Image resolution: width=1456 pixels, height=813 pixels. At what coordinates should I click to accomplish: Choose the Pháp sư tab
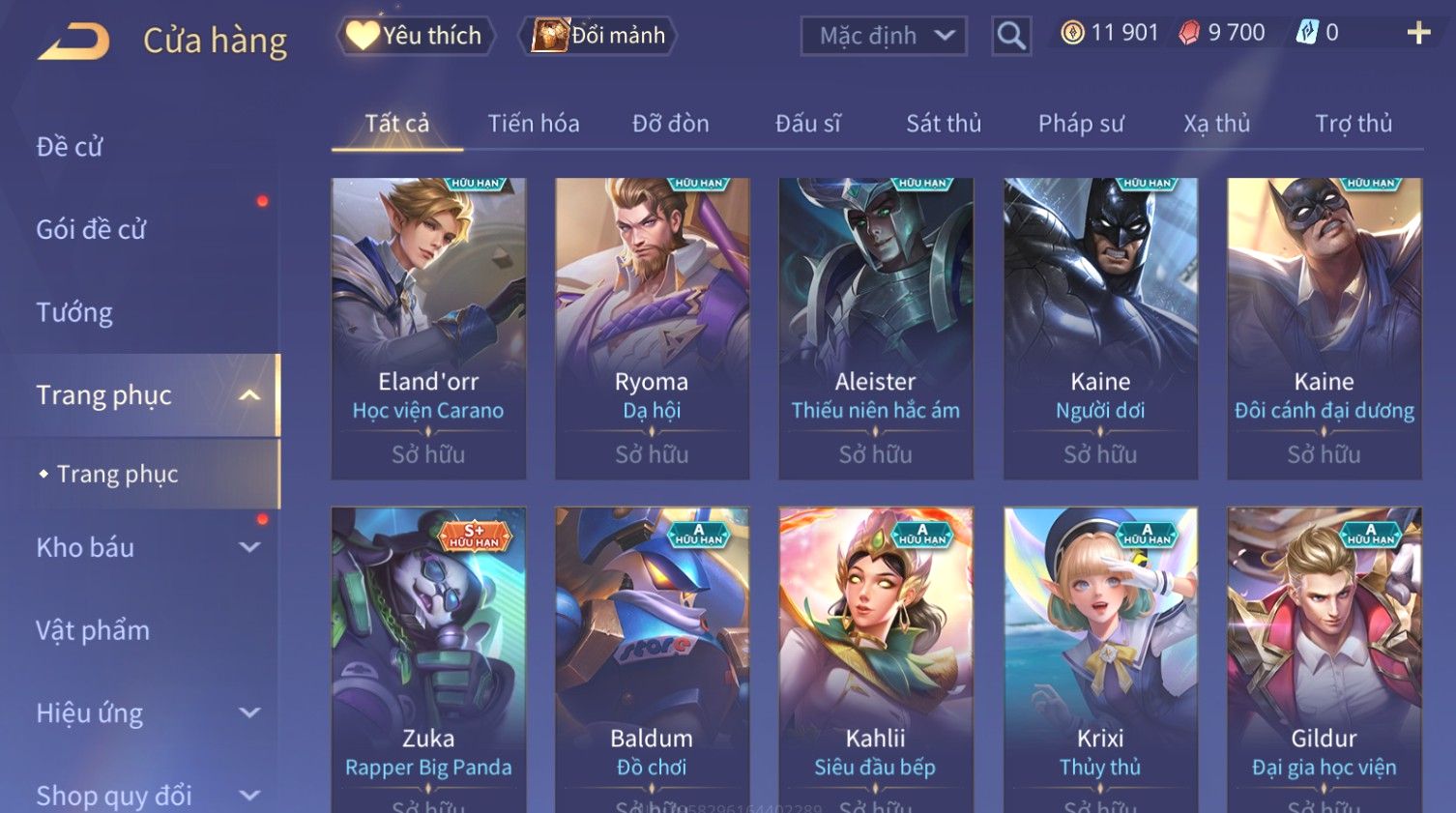pyautogui.click(x=1081, y=124)
